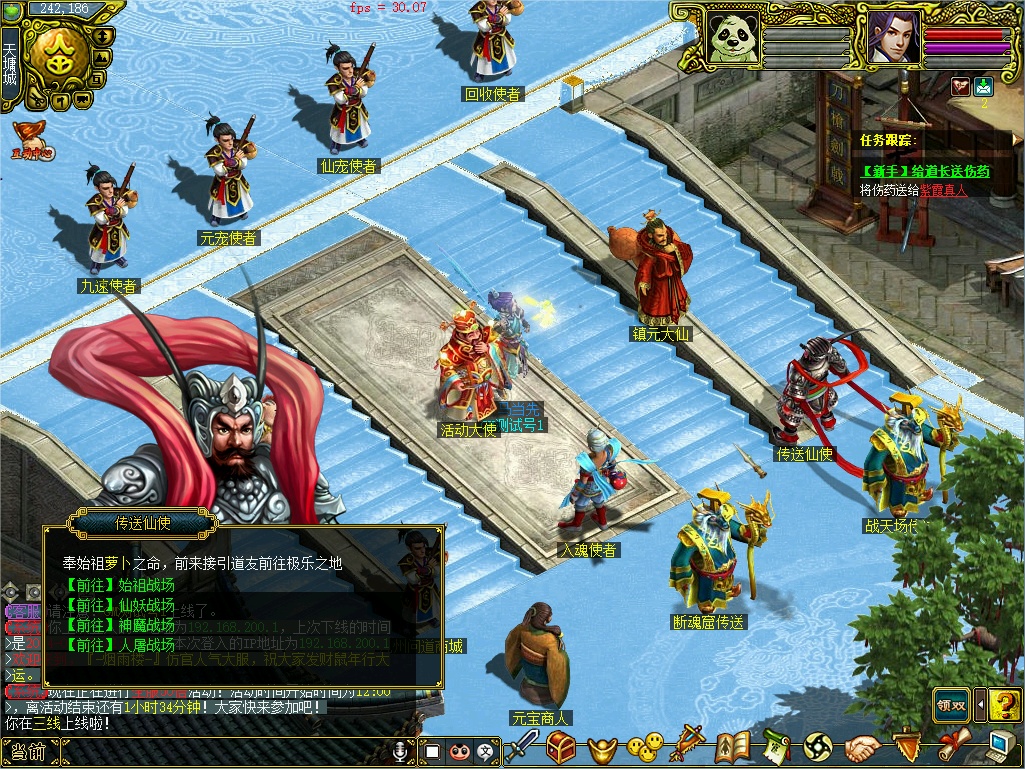The height and width of the screenshot is (769, 1025).
Task: Open the mail envelope notification
Action: (983, 86)
